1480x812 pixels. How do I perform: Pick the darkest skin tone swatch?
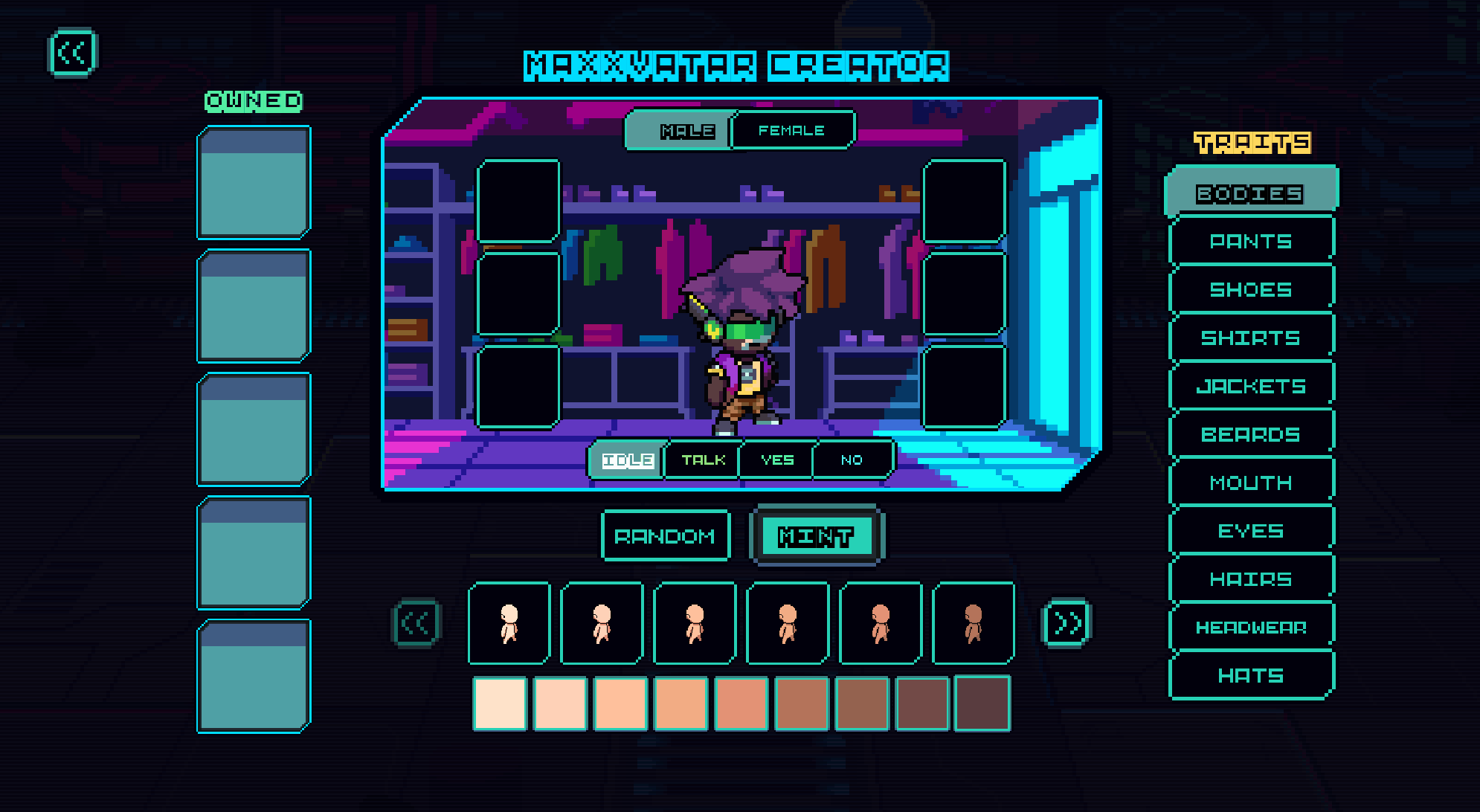coord(982,703)
